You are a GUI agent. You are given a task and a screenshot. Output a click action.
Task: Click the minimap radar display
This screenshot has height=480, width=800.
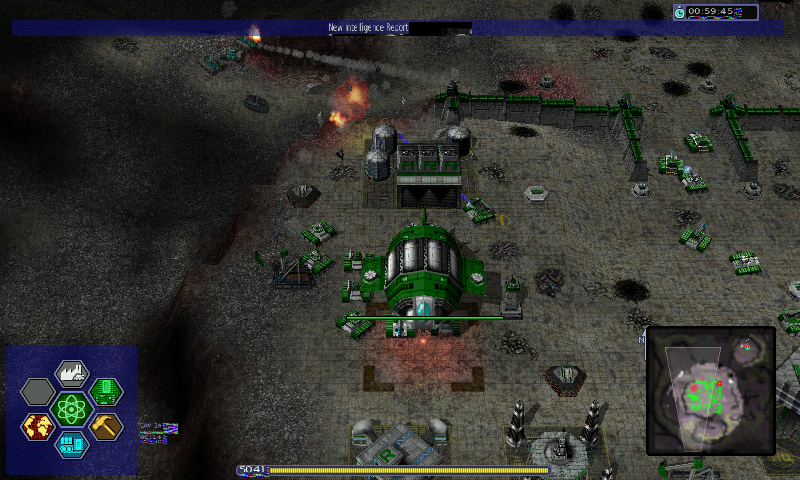711,390
